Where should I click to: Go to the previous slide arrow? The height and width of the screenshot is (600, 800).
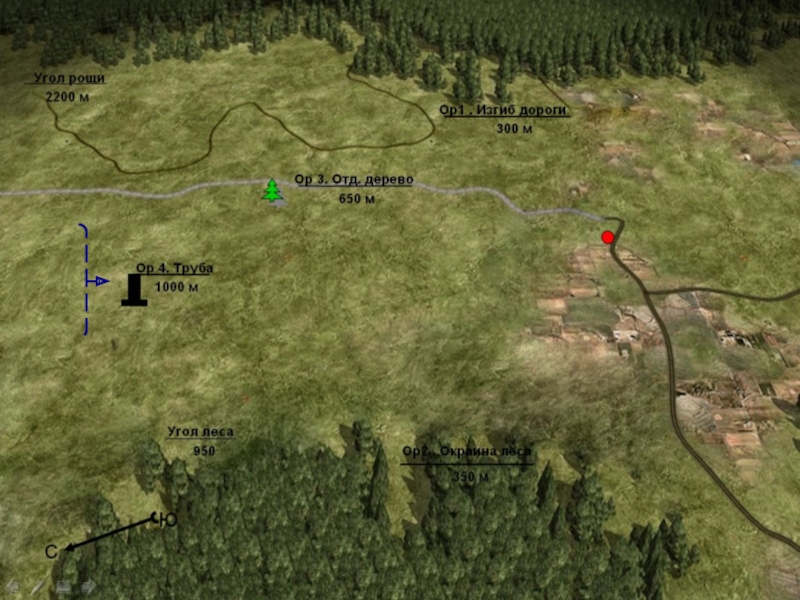(12, 586)
